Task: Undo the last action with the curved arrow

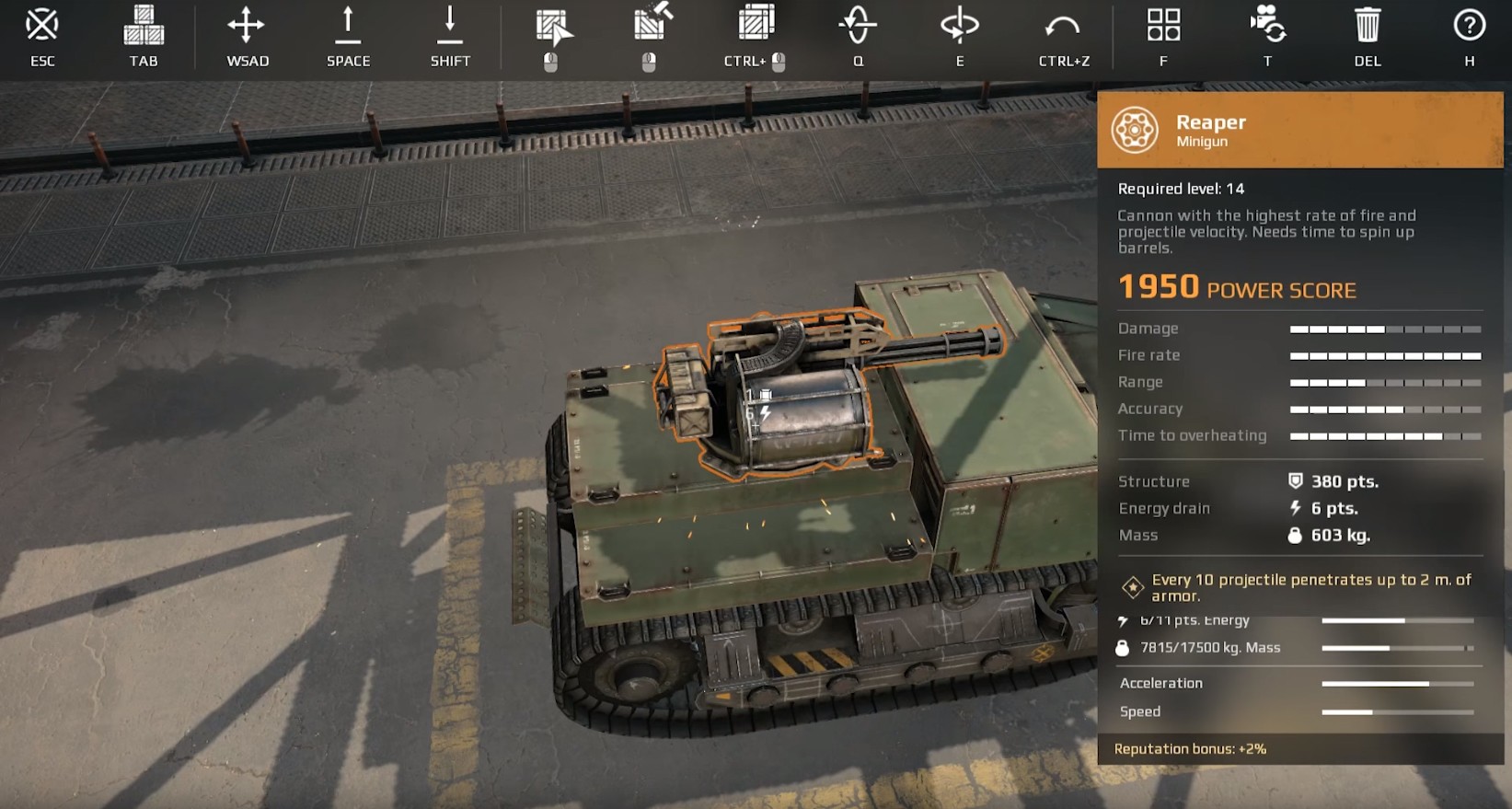Action: tap(1063, 28)
